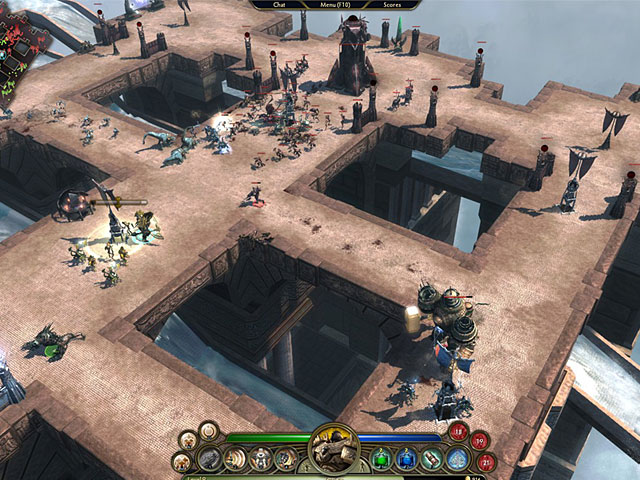This screenshot has width=640, height=480.
Task: Use the green potion item
Action: 381,458
